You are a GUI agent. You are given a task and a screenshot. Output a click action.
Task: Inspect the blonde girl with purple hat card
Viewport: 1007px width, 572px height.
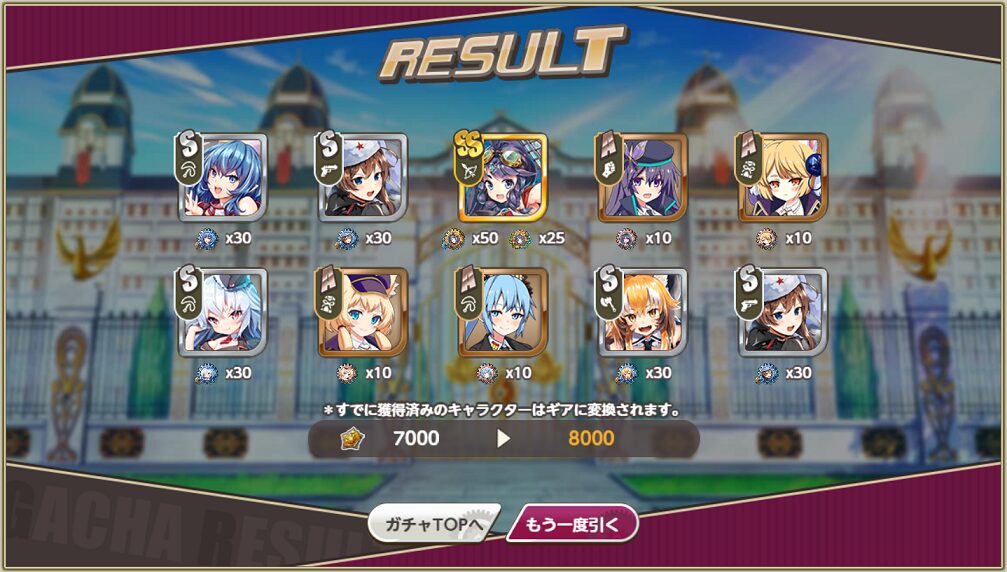pos(363,312)
